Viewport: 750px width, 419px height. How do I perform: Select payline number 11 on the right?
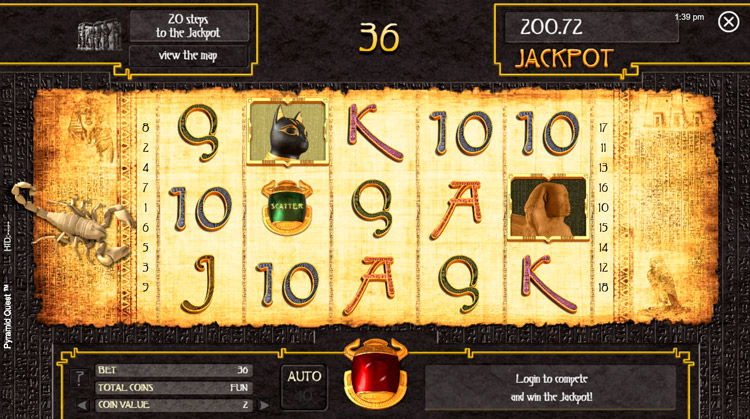pos(603,147)
